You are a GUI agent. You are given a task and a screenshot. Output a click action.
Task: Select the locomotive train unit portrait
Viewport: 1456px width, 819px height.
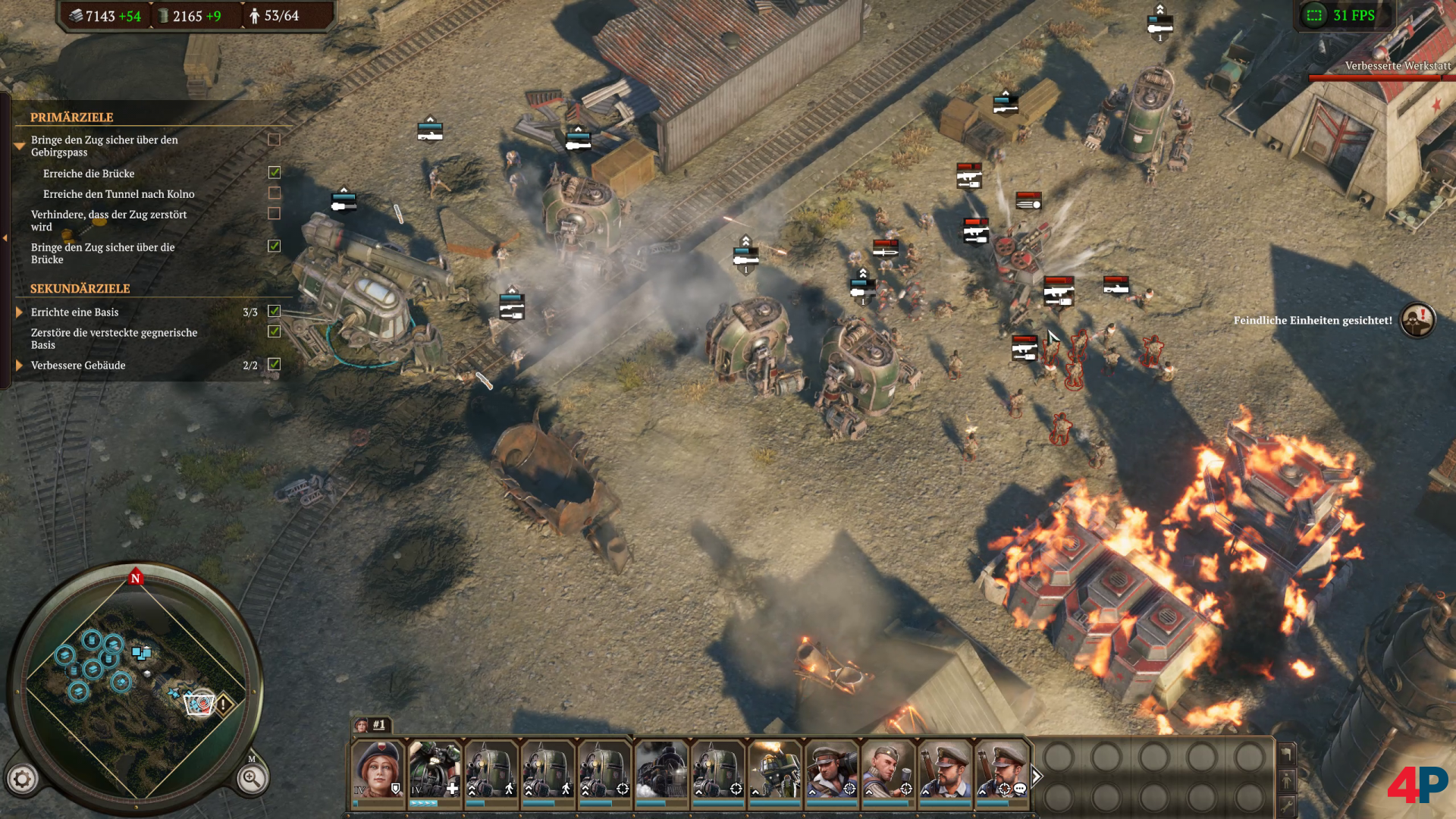[661, 768]
